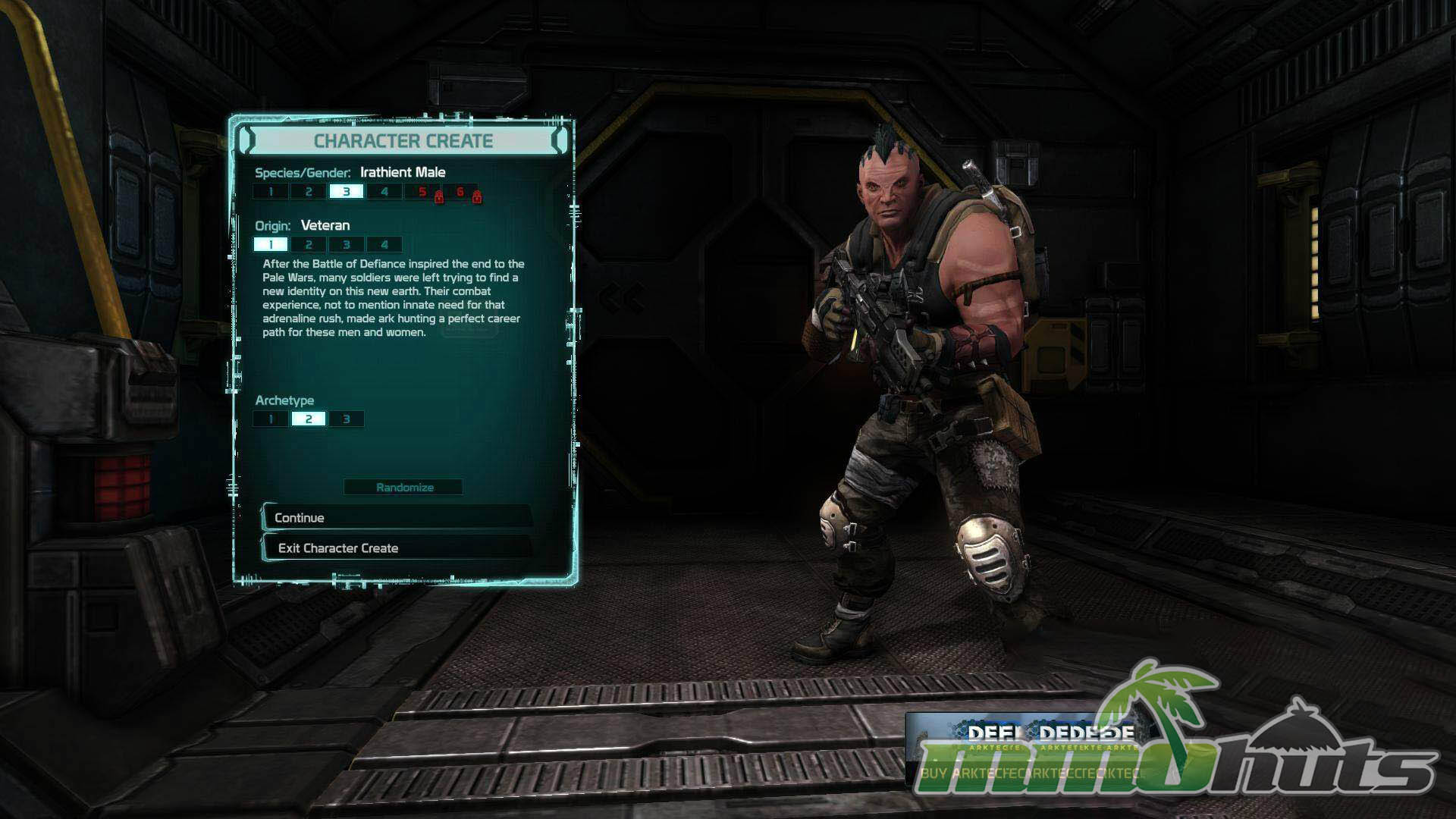Select Origin option 3
Screen dimensions: 1456x819
[347, 244]
